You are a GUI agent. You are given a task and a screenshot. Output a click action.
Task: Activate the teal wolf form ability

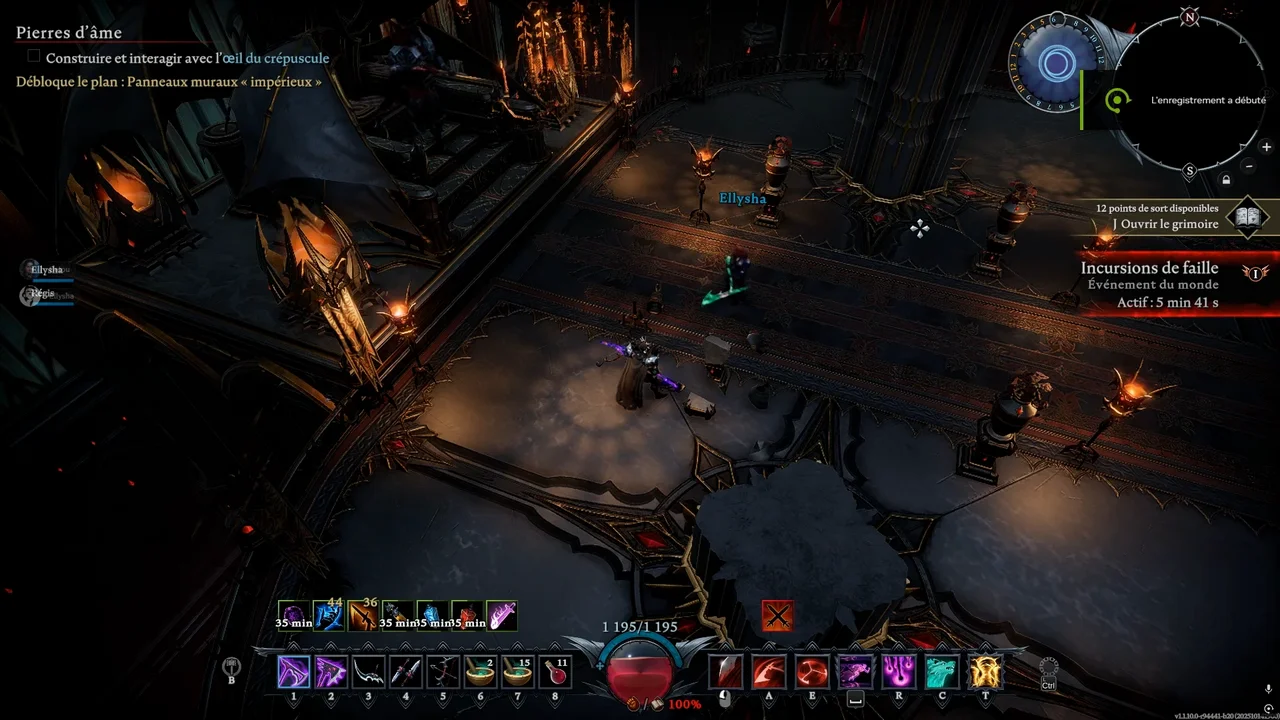(942, 672)
